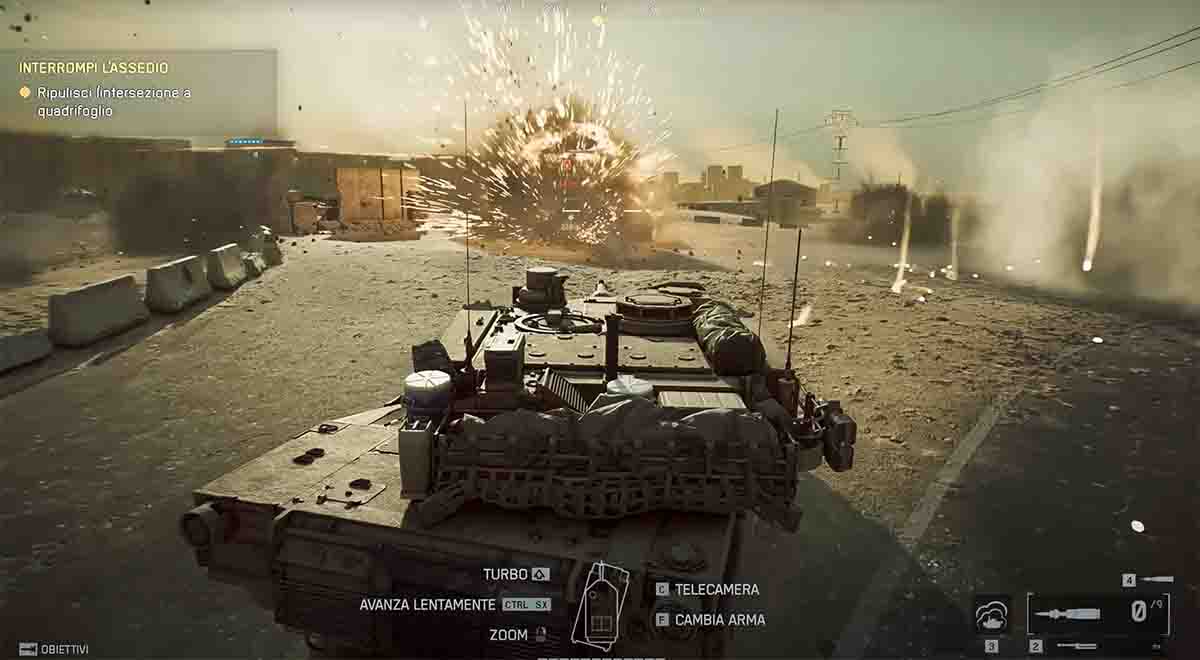Select the smoke screen ability icon
This screenshot has width=1200, height=660.
(991, 615)
